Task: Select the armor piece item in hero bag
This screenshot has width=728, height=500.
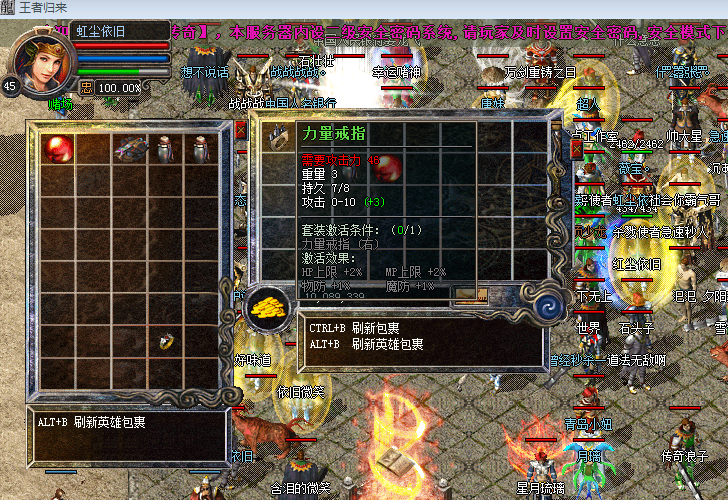Action: [x=129, y=149]
